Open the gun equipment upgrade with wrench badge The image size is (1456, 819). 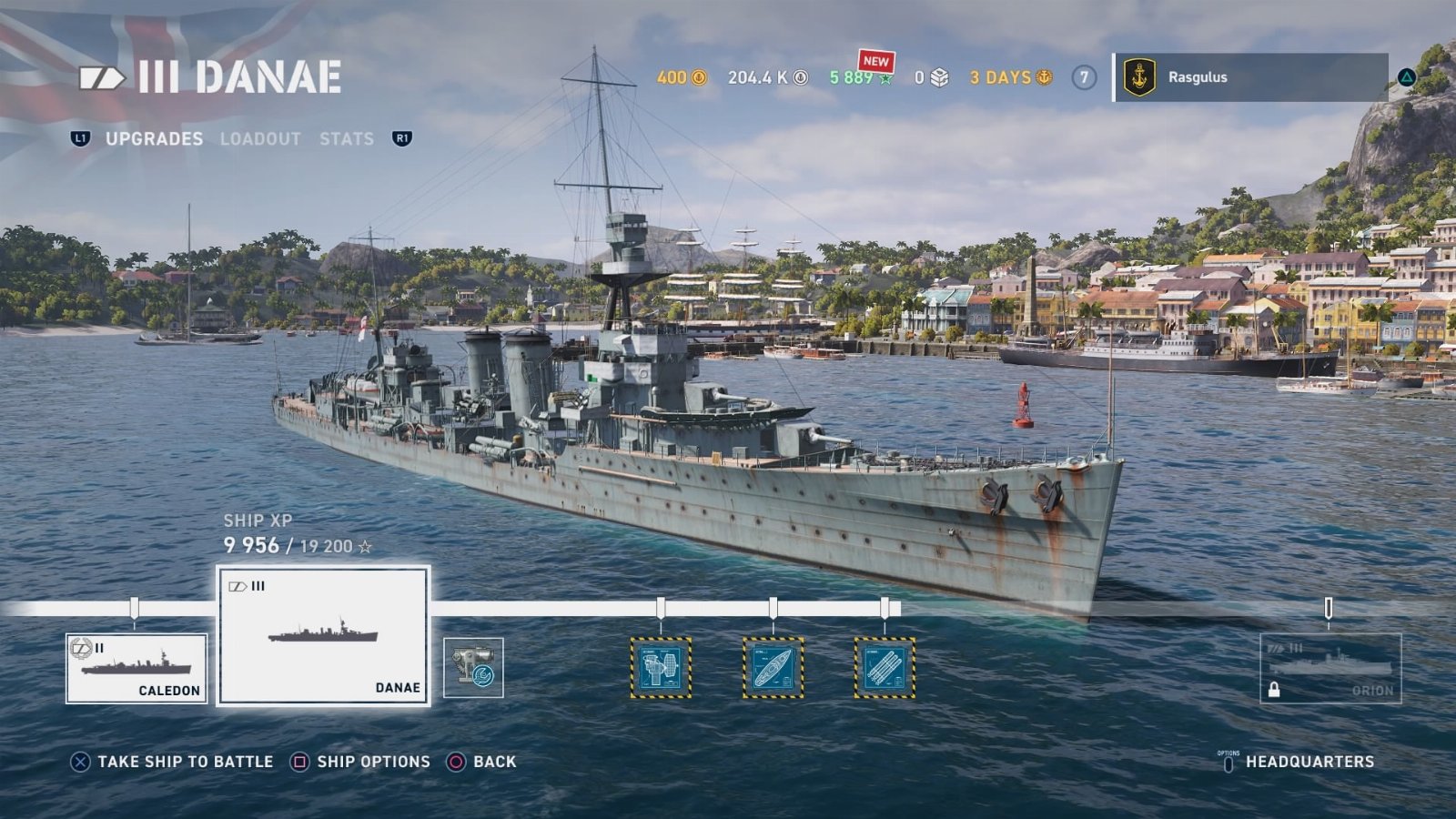pyautogui.click(x=473, y=668)
